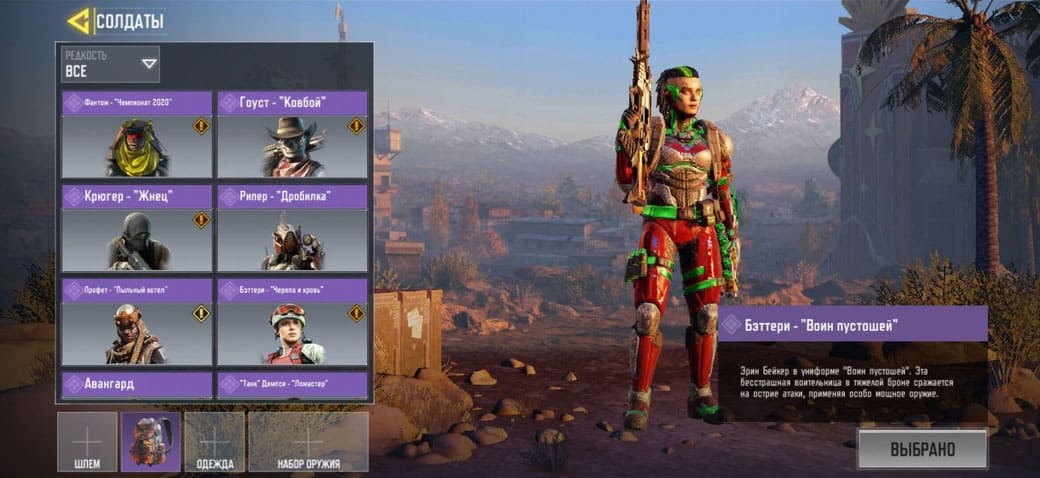Screen dimensions: 1040x478
Task: Choose the Профет "Пыльный котел" soldier
Action: point(137,323)
